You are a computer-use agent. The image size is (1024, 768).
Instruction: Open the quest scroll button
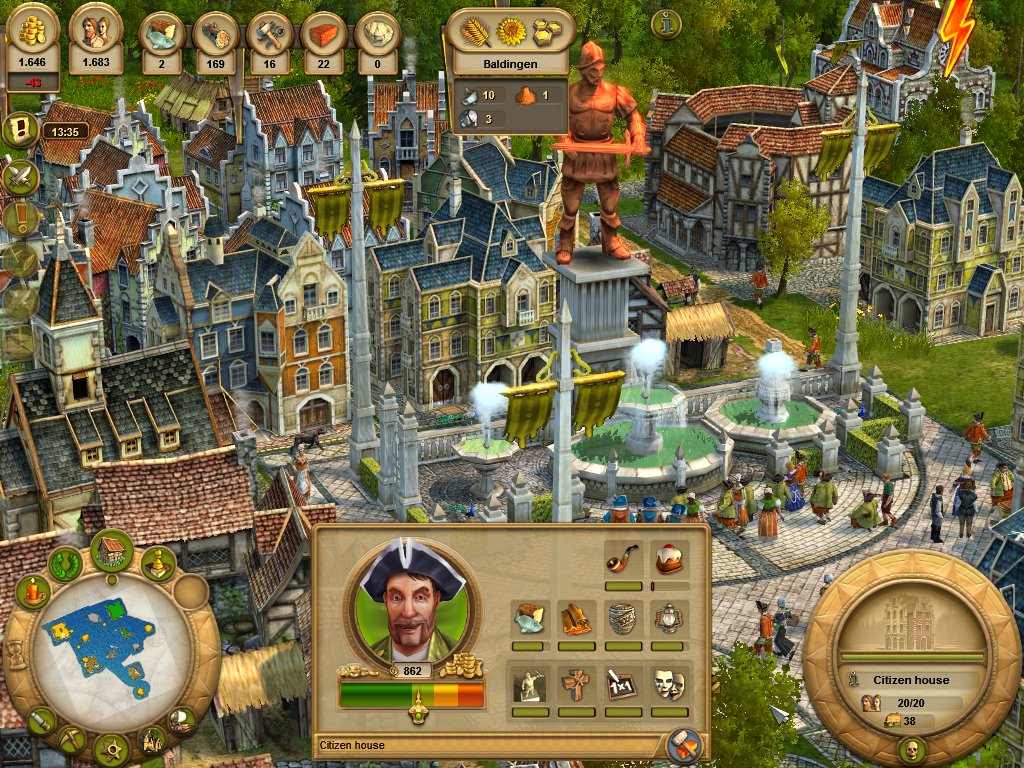[19, 129]
